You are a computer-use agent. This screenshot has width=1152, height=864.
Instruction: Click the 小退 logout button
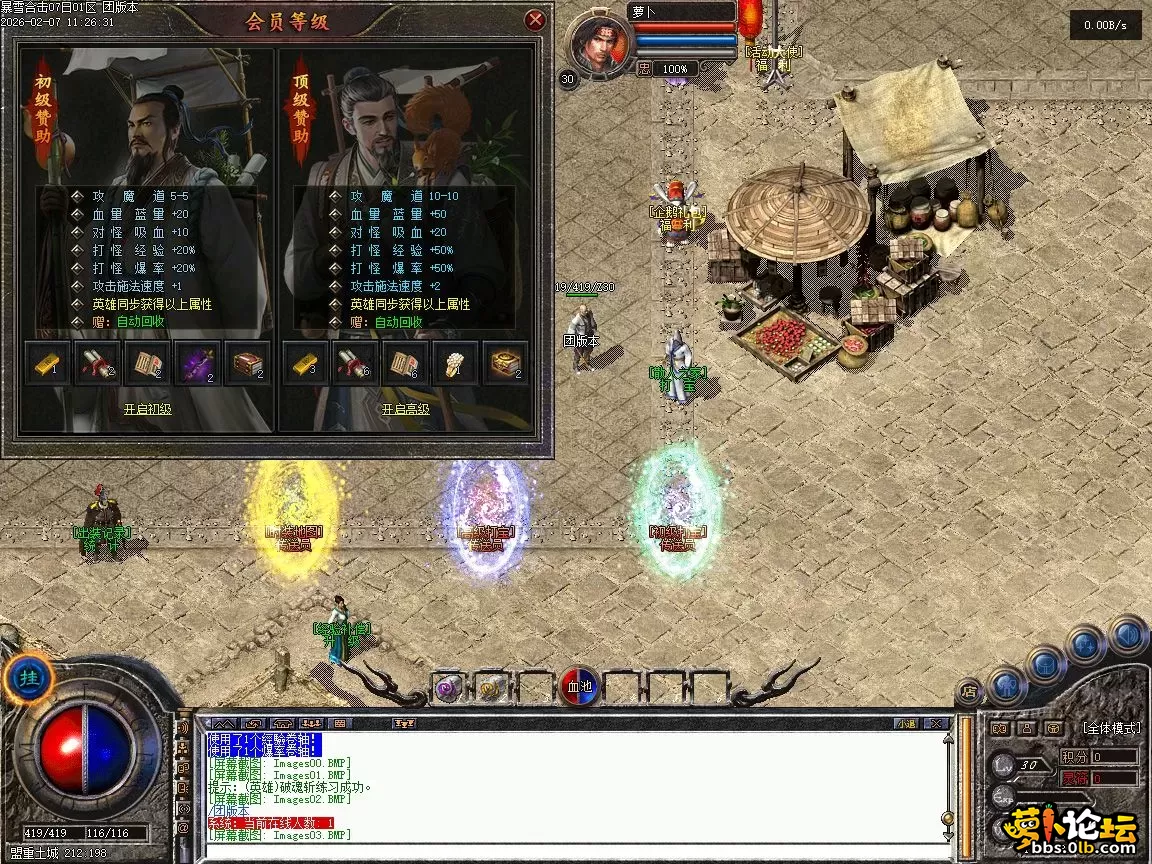pyautogui.click(x=906, y=723)
